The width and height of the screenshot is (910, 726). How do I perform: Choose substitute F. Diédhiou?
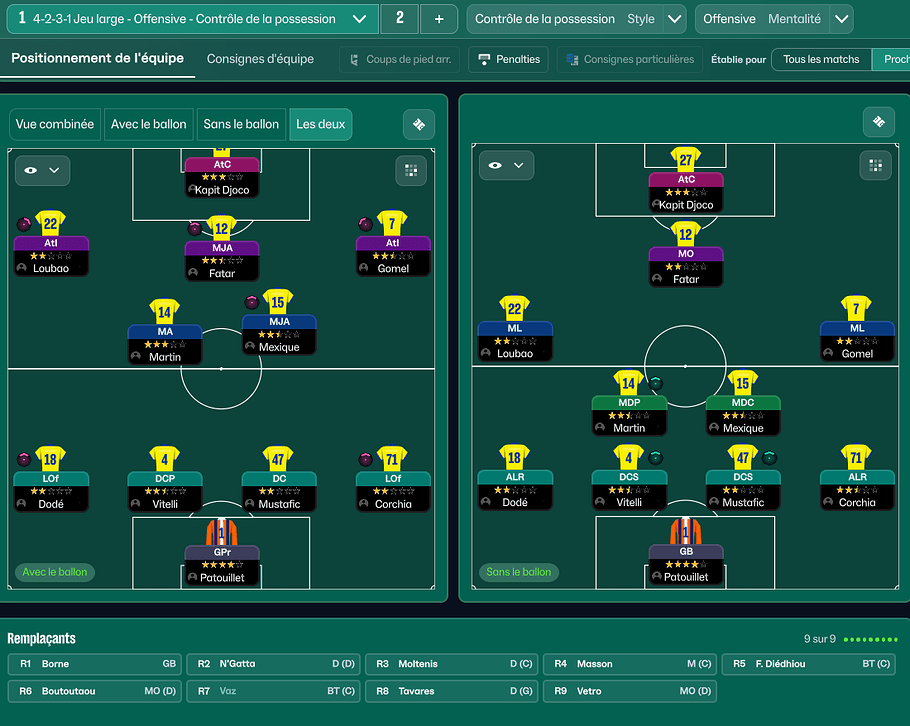tap(808, 664)
